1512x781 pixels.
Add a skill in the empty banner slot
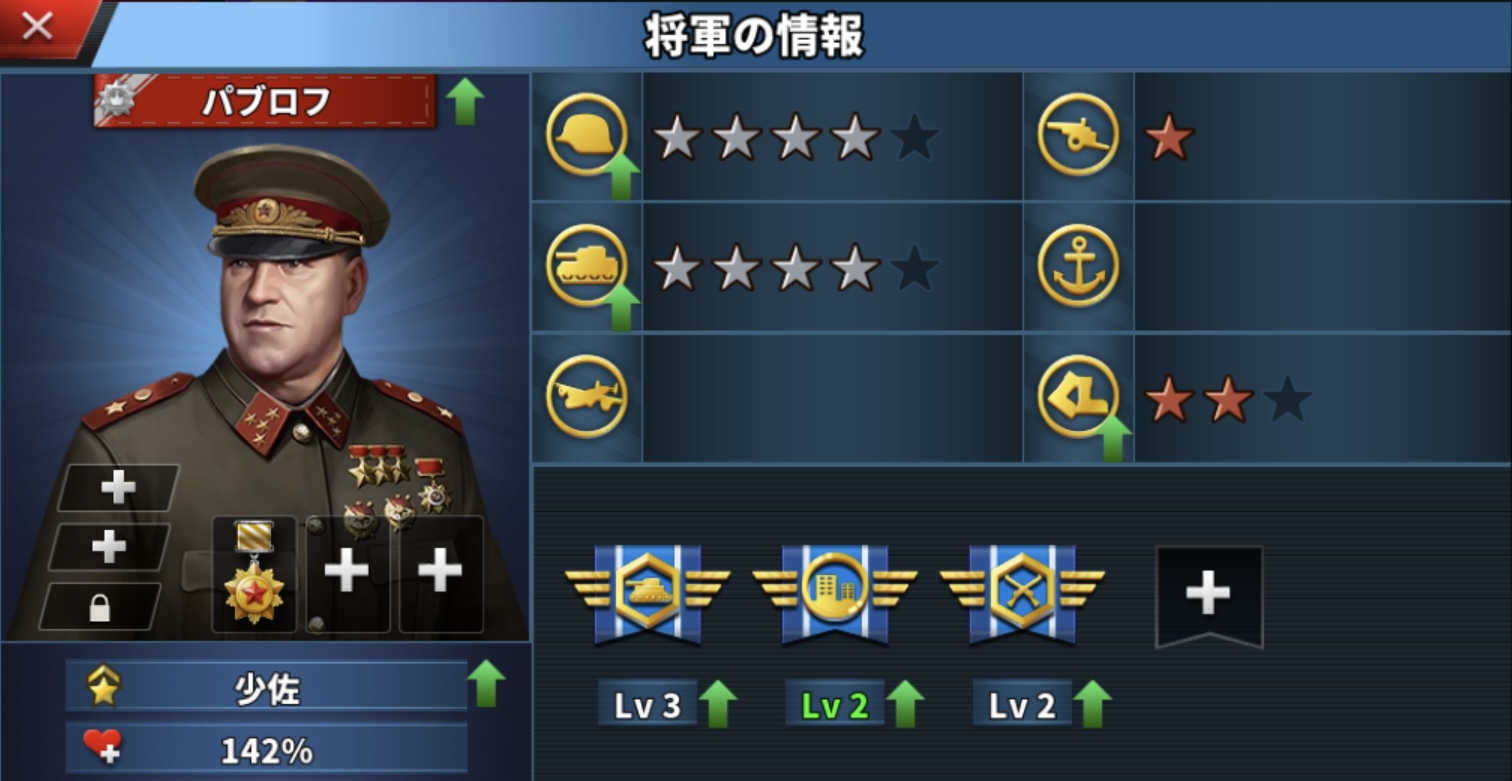1208,596
